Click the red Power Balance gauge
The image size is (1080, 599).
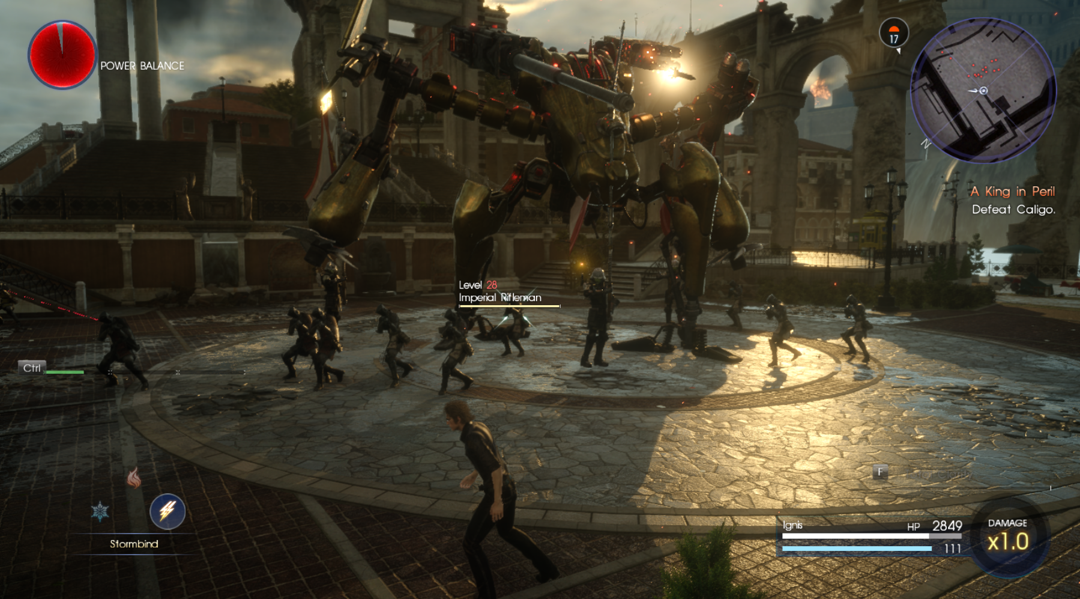pos(62,55)
